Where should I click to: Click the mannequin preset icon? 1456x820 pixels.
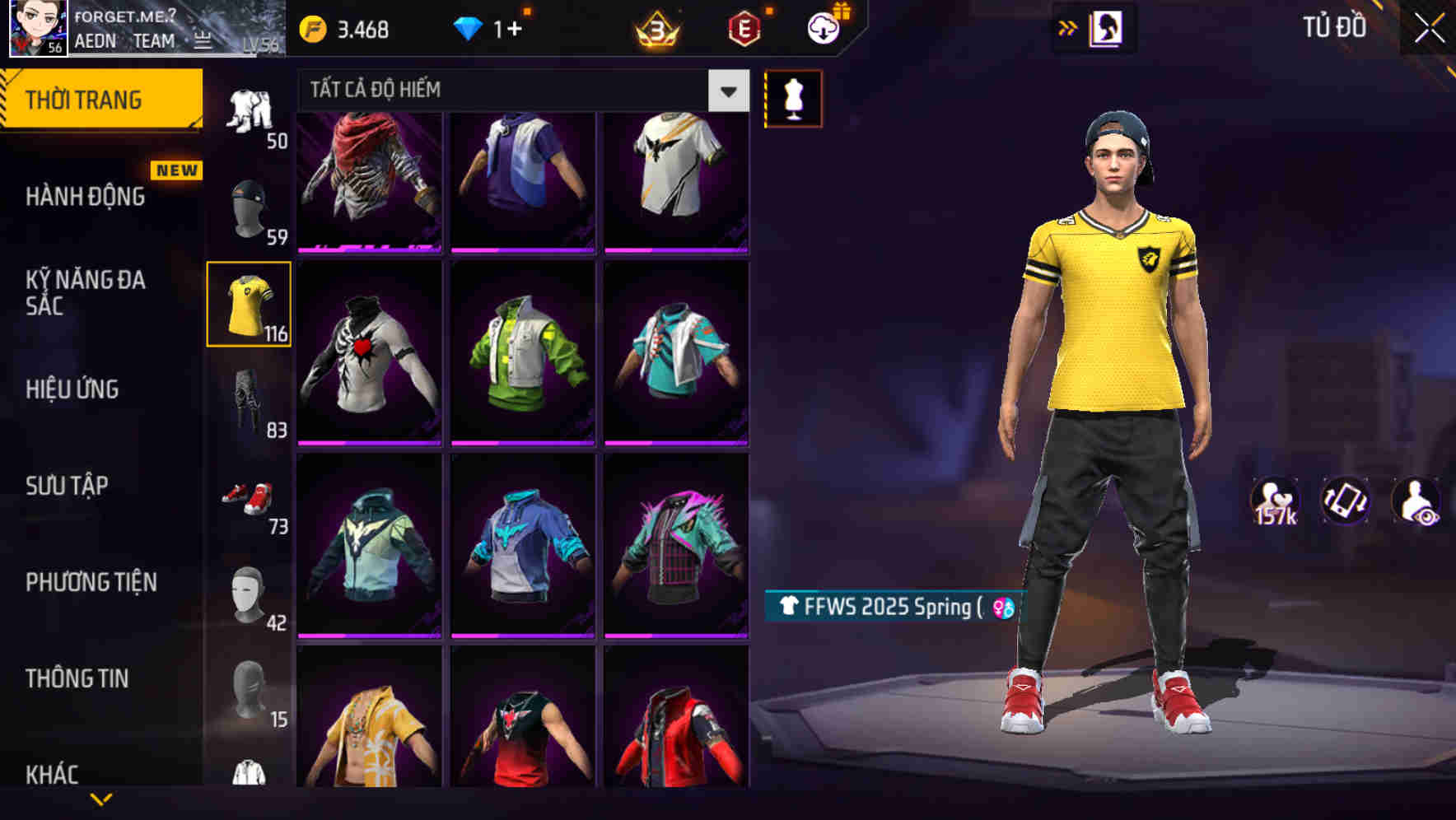793,98
